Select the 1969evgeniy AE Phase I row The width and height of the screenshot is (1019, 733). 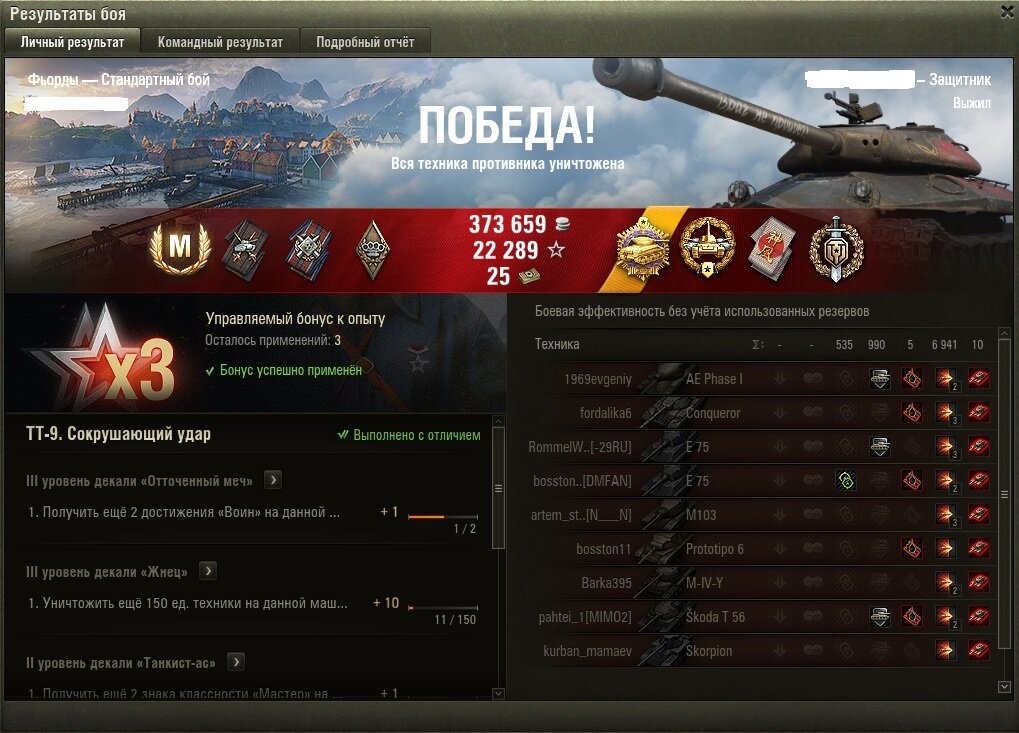coord(760,379)
